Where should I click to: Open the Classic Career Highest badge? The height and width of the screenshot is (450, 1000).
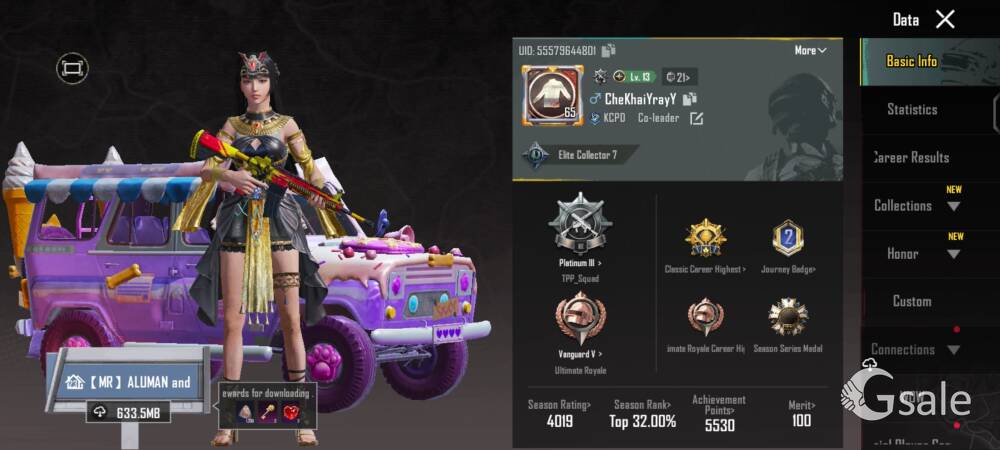(705, 245)
